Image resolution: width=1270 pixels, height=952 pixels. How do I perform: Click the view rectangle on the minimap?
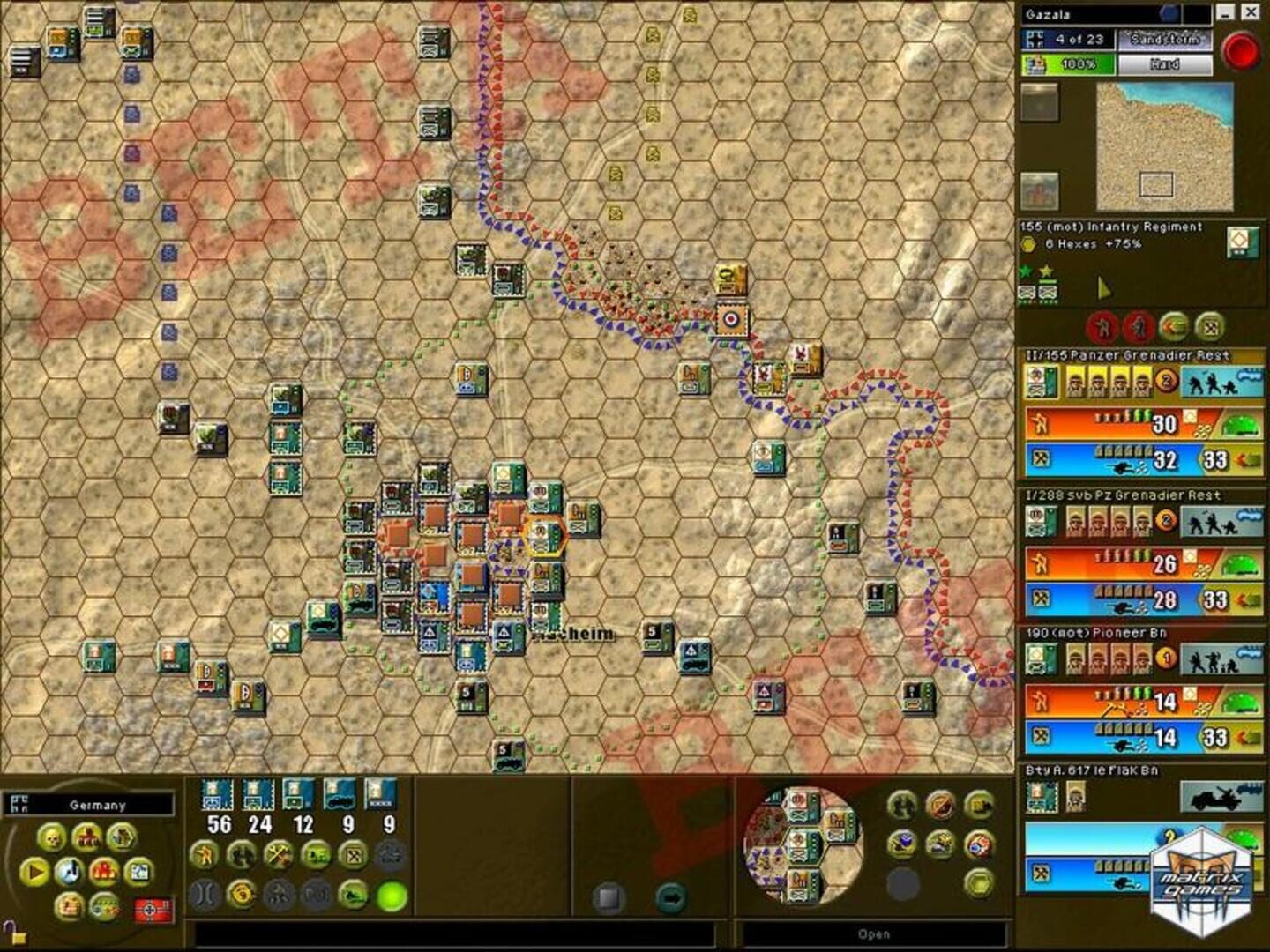[x=1157, y=183]
